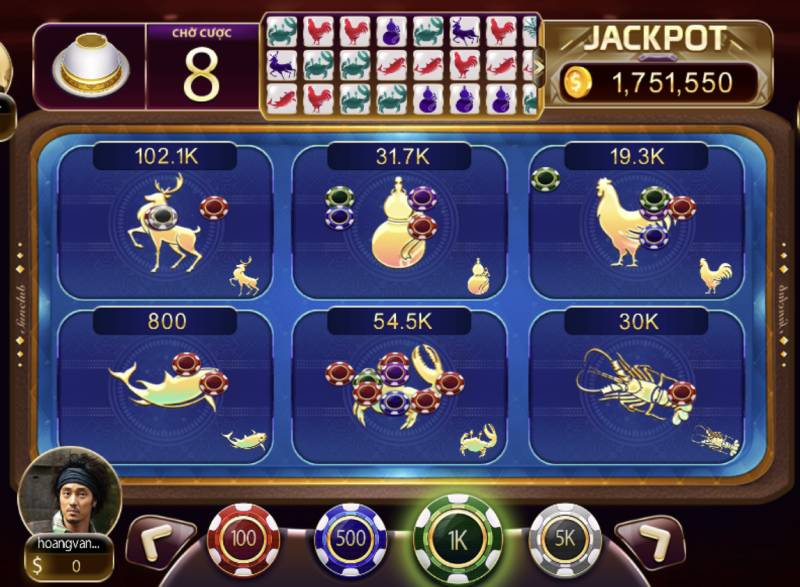
Task: Show previous chip denominations with left arrow
Action: (x=158, y=541)
